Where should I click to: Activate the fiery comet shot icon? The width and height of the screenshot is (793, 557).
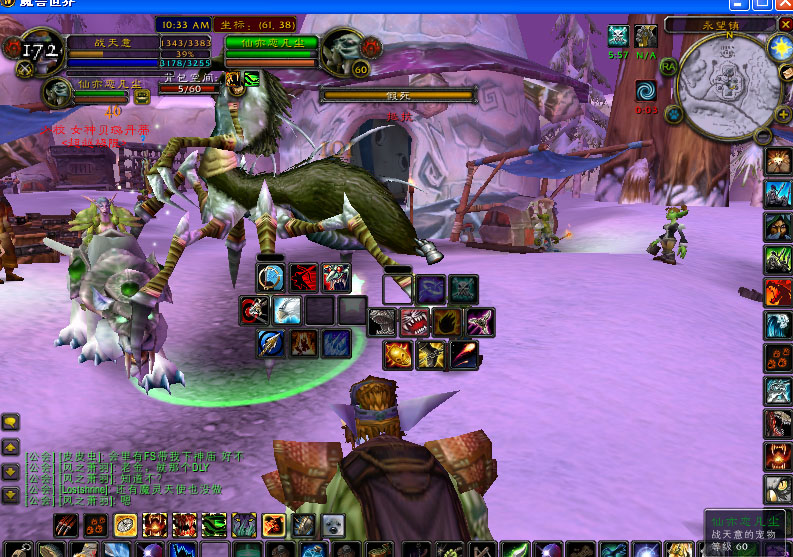click(463, 354)
